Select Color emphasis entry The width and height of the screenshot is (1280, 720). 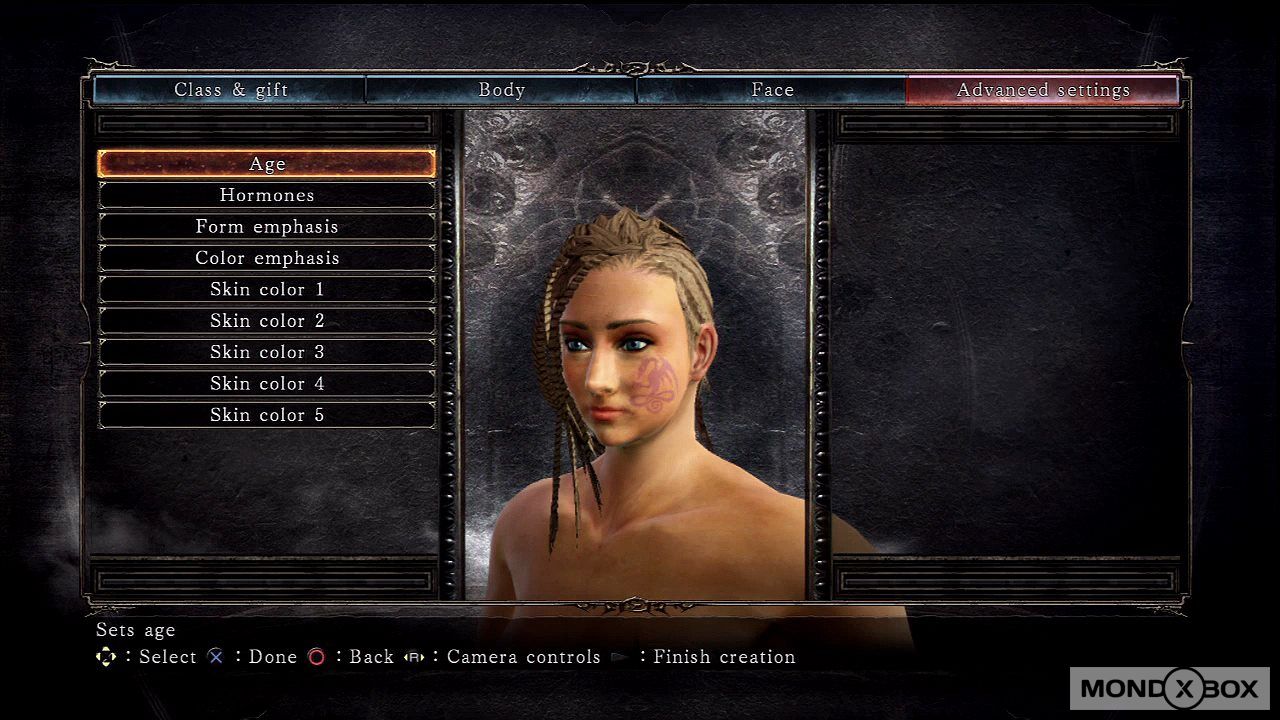coord(267,258)
